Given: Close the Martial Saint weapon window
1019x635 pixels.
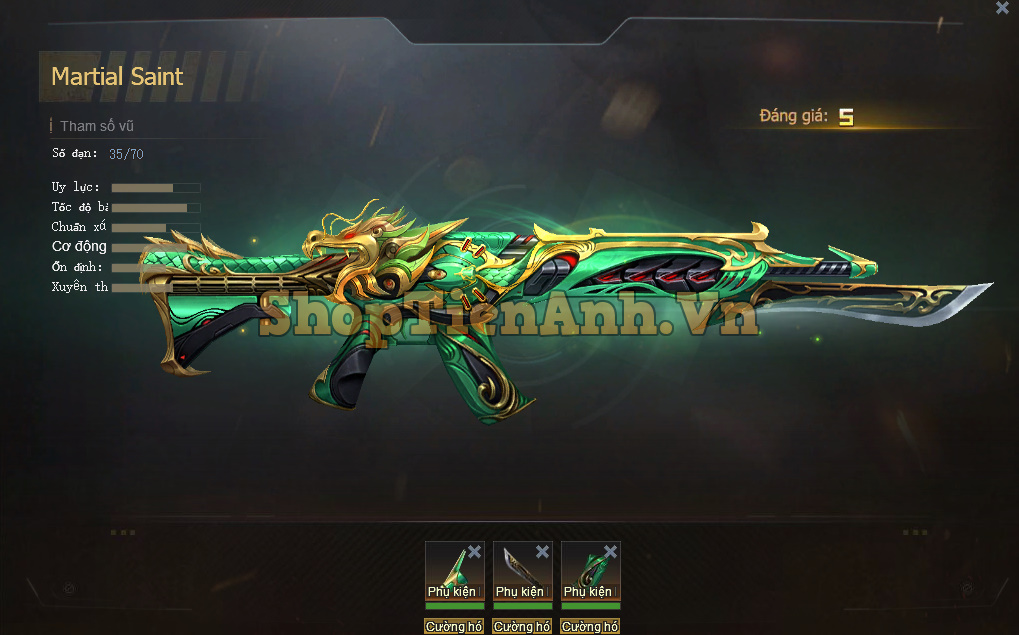Looking at the screenshot, I should (x=1002, y=8).
